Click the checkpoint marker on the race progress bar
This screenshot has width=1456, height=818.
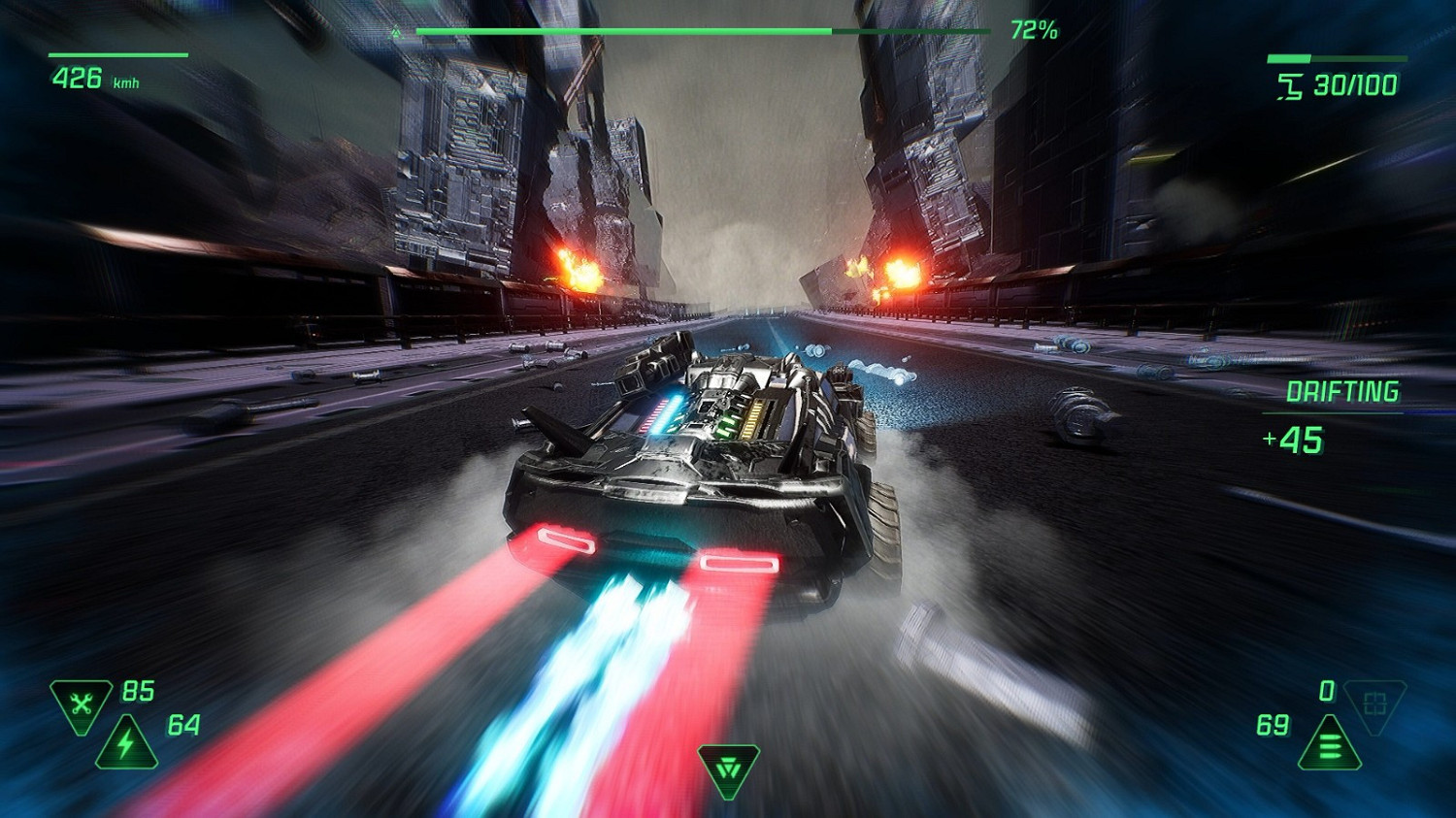pos(395,31)
